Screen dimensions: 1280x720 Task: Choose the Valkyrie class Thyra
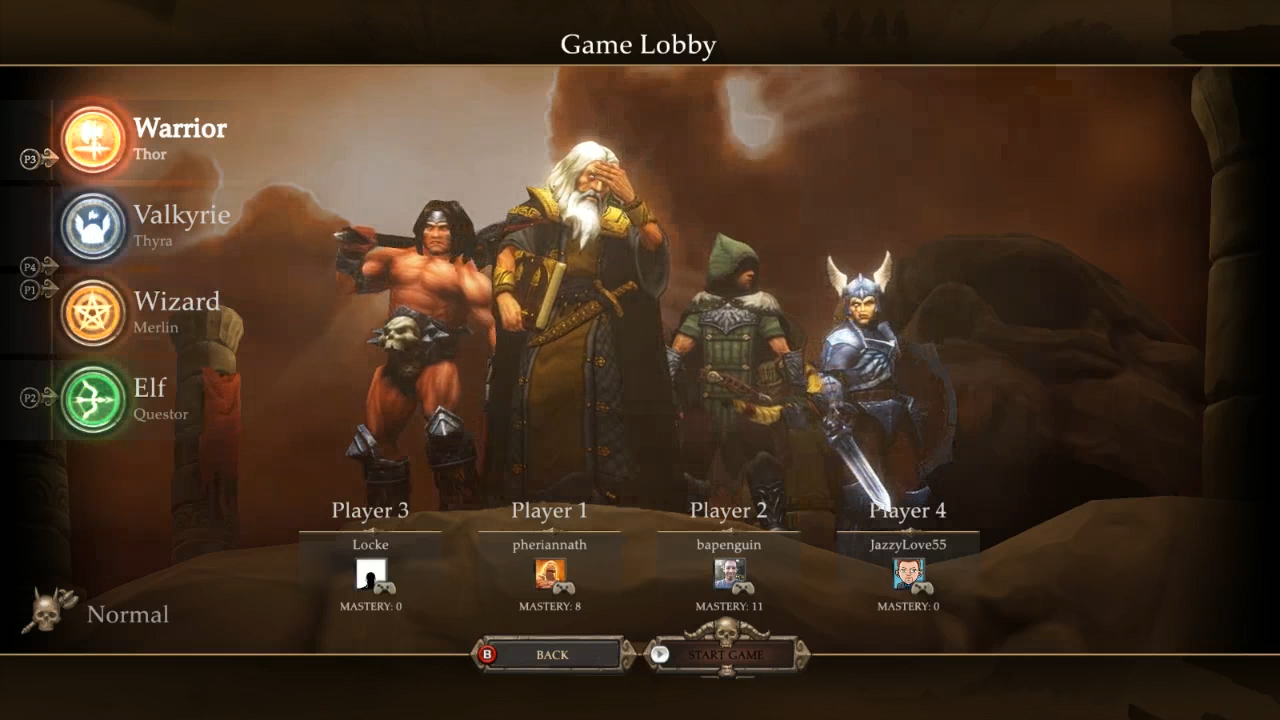94,227
